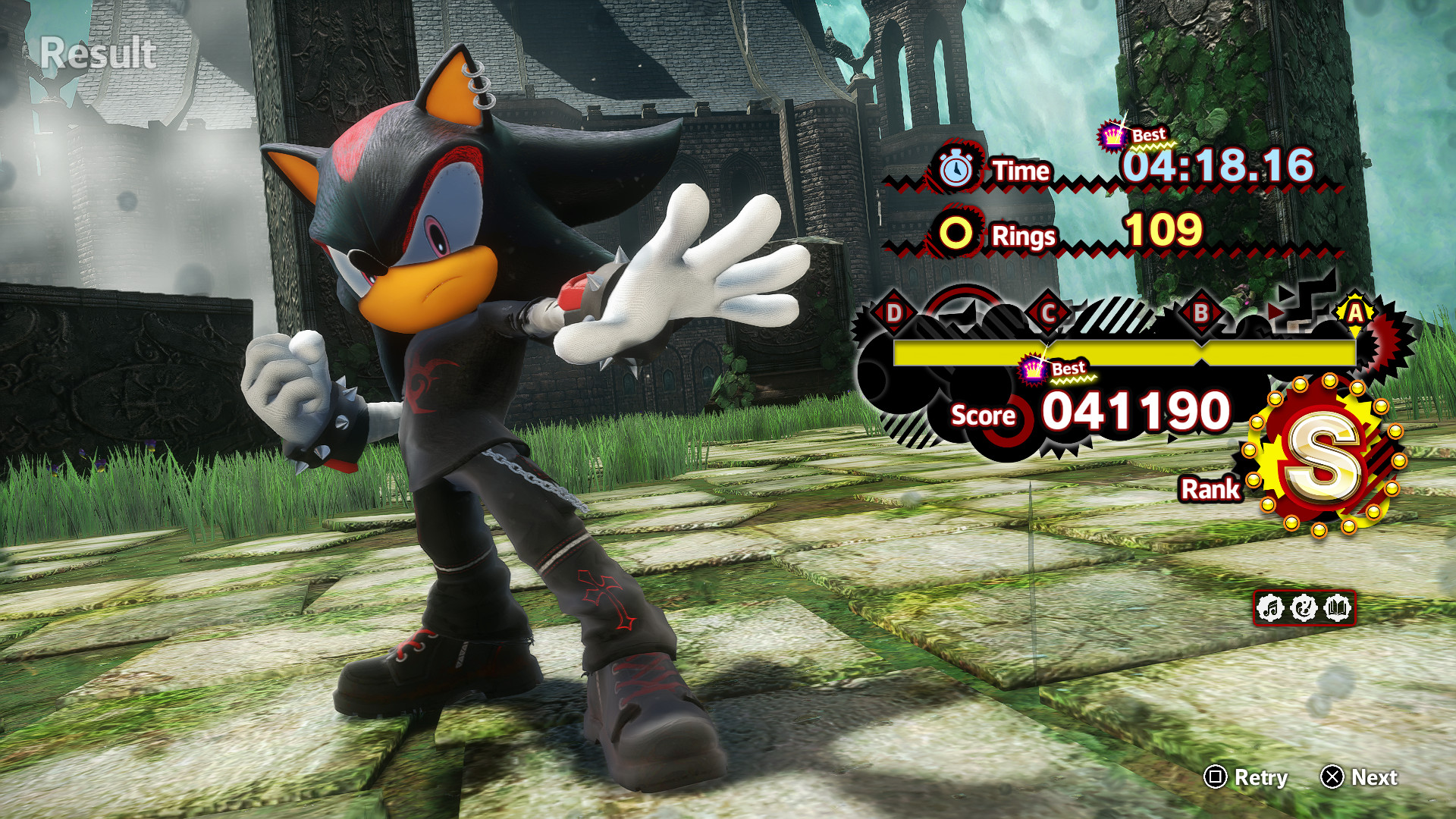Select the C rank marker on the gauge
The width and height of the screenshot is (1456, 819).
click(1050, 311)
